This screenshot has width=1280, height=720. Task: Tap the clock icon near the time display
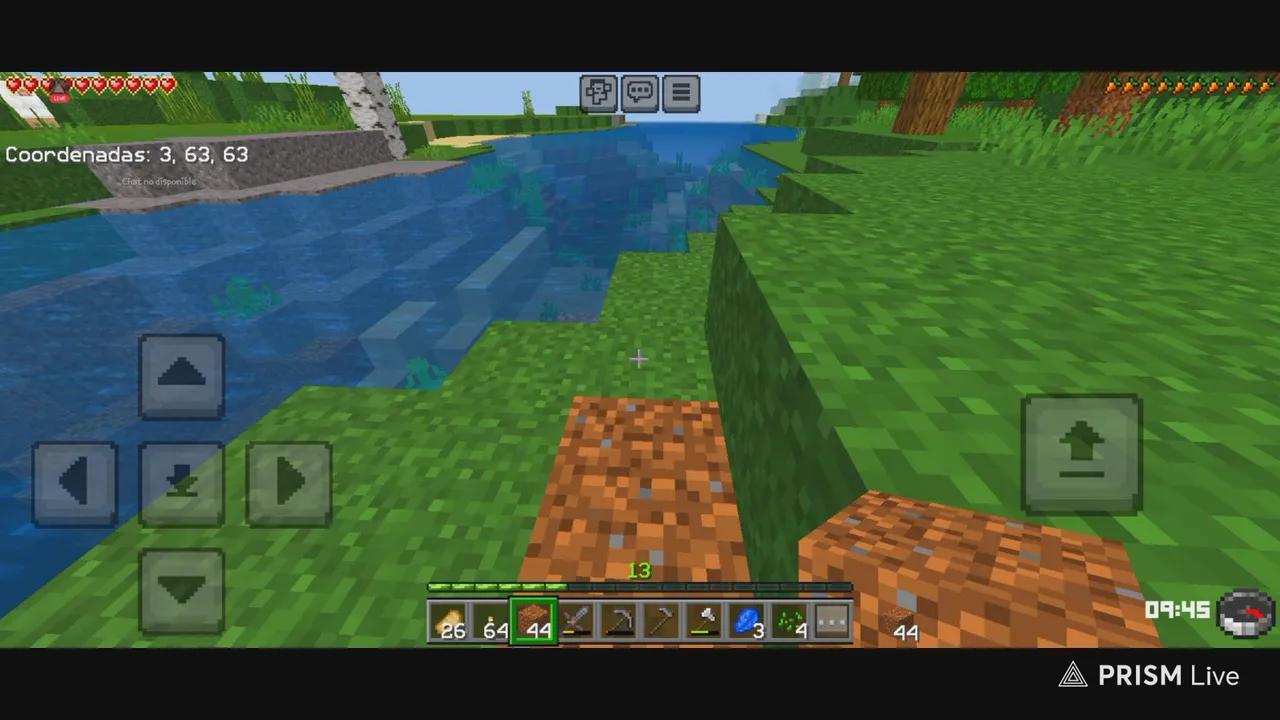click(x=1245, y=612)
